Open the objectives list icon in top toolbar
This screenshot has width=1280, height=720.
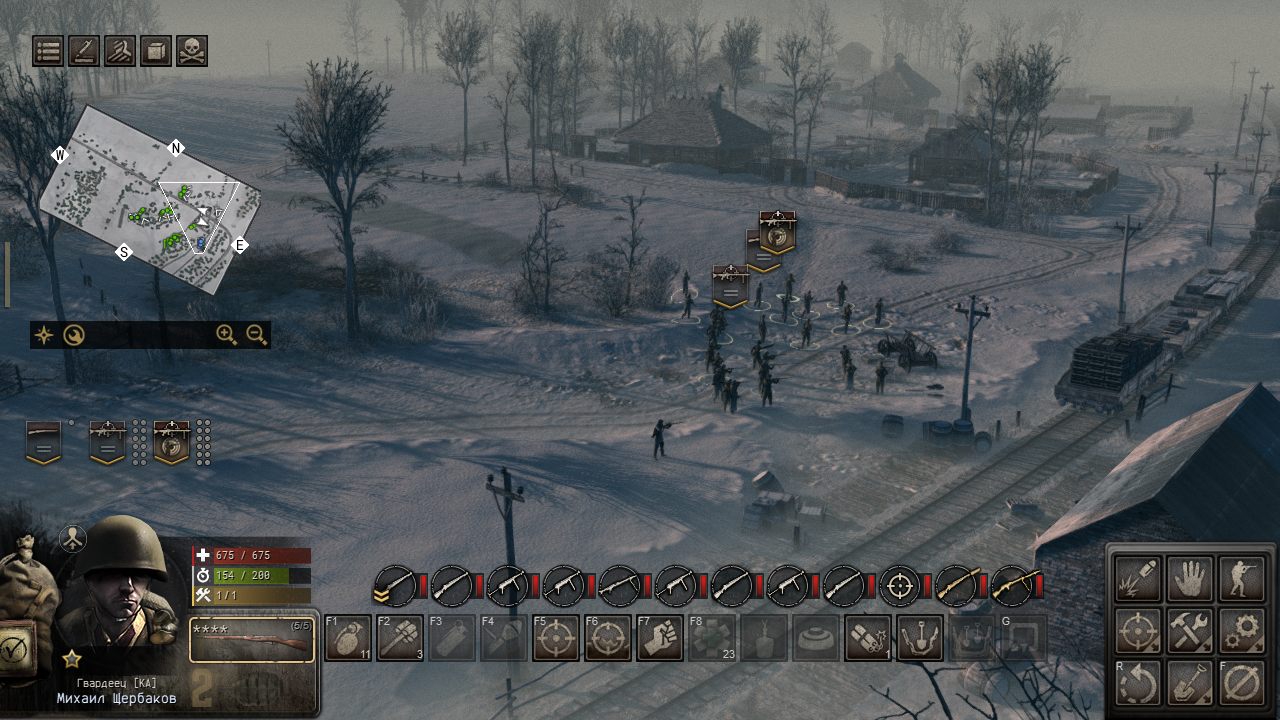point(46,52)
